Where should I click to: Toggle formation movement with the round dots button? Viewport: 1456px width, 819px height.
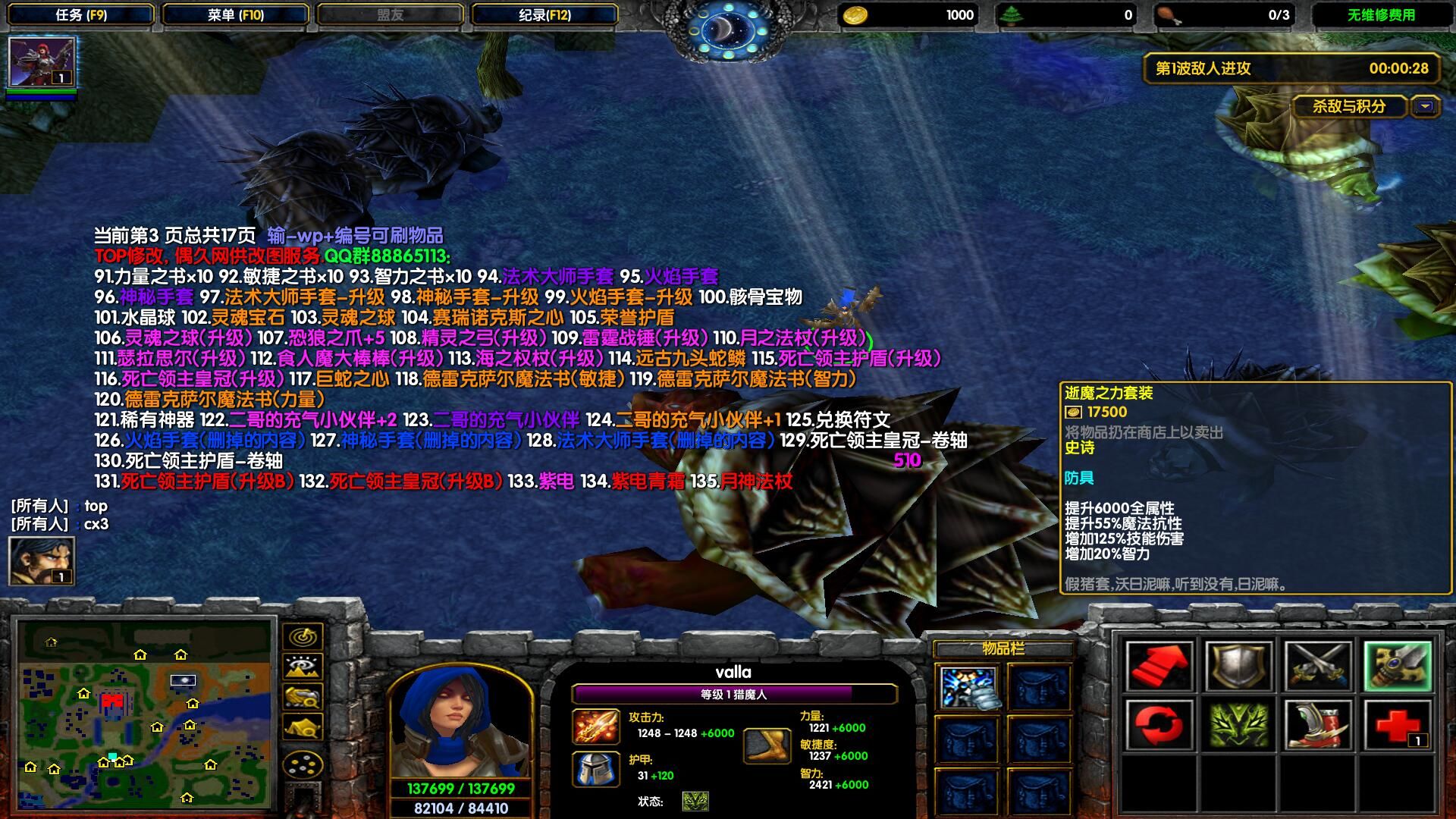(303, 764)
